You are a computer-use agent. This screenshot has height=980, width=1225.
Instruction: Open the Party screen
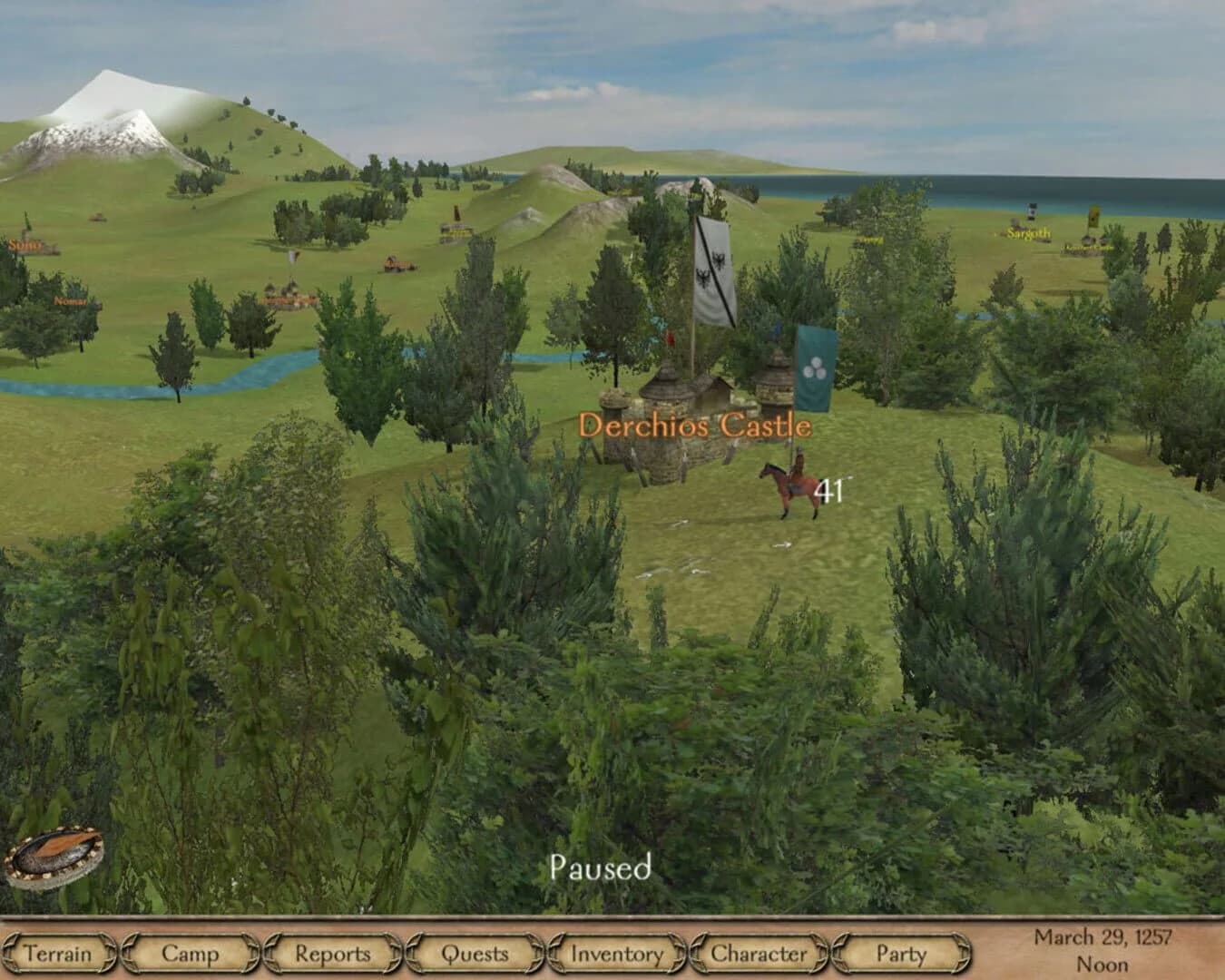(x=898, y=954)
